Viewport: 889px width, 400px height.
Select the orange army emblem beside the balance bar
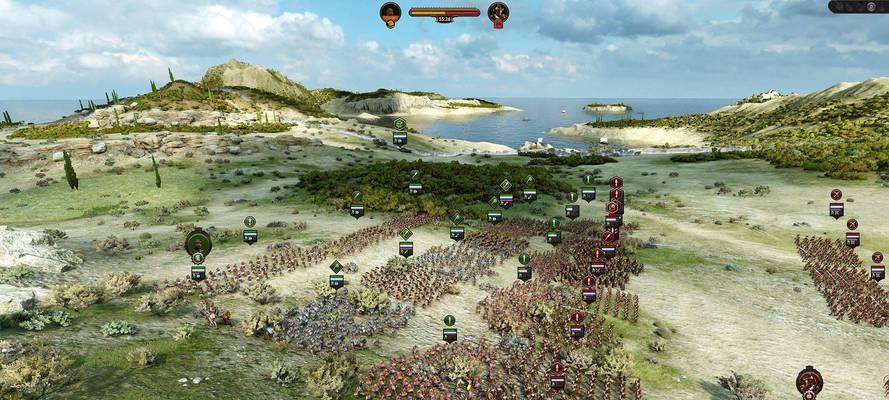[390, 13]
